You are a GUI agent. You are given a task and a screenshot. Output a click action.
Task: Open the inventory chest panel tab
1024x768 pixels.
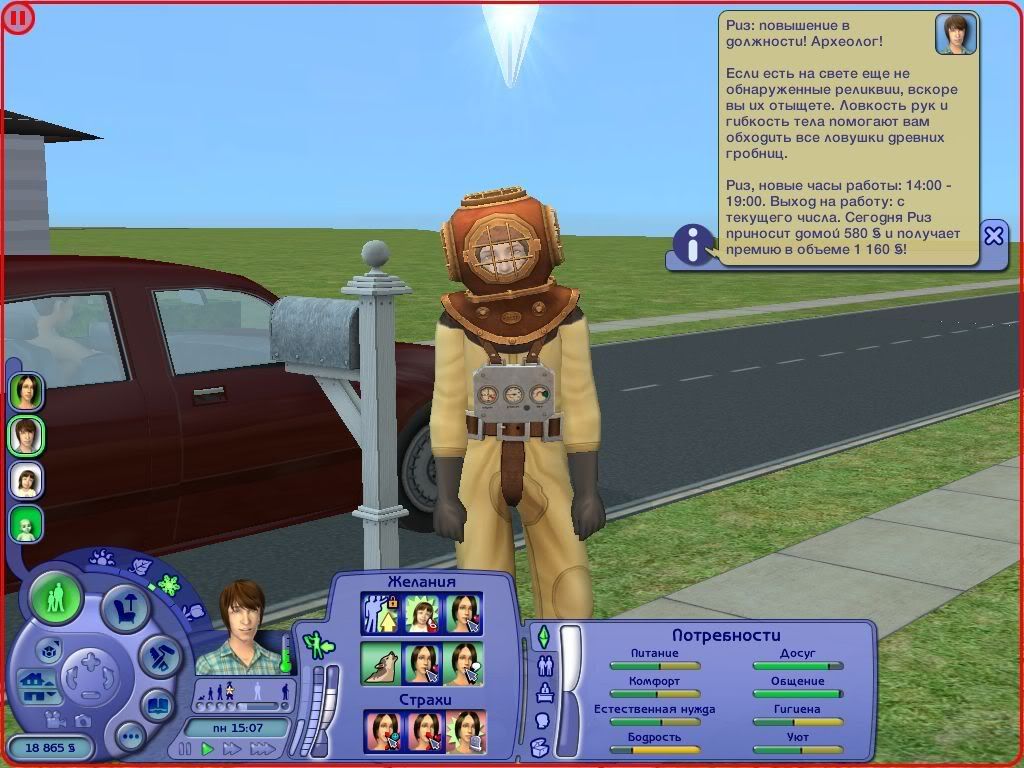pyautogui.click(x=540, y=746)
